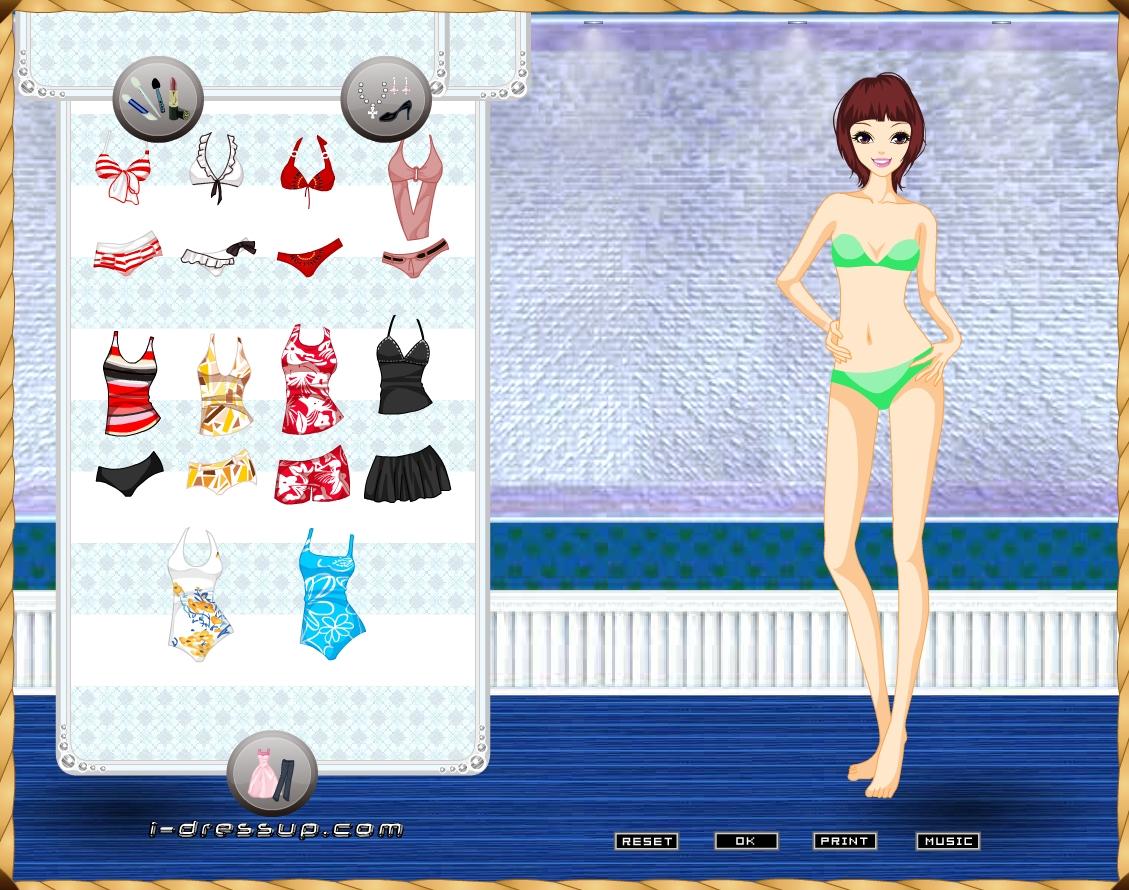
Task: Pick the red floral swim shorts
Action: pyautogui.click(x=313, y=473)
